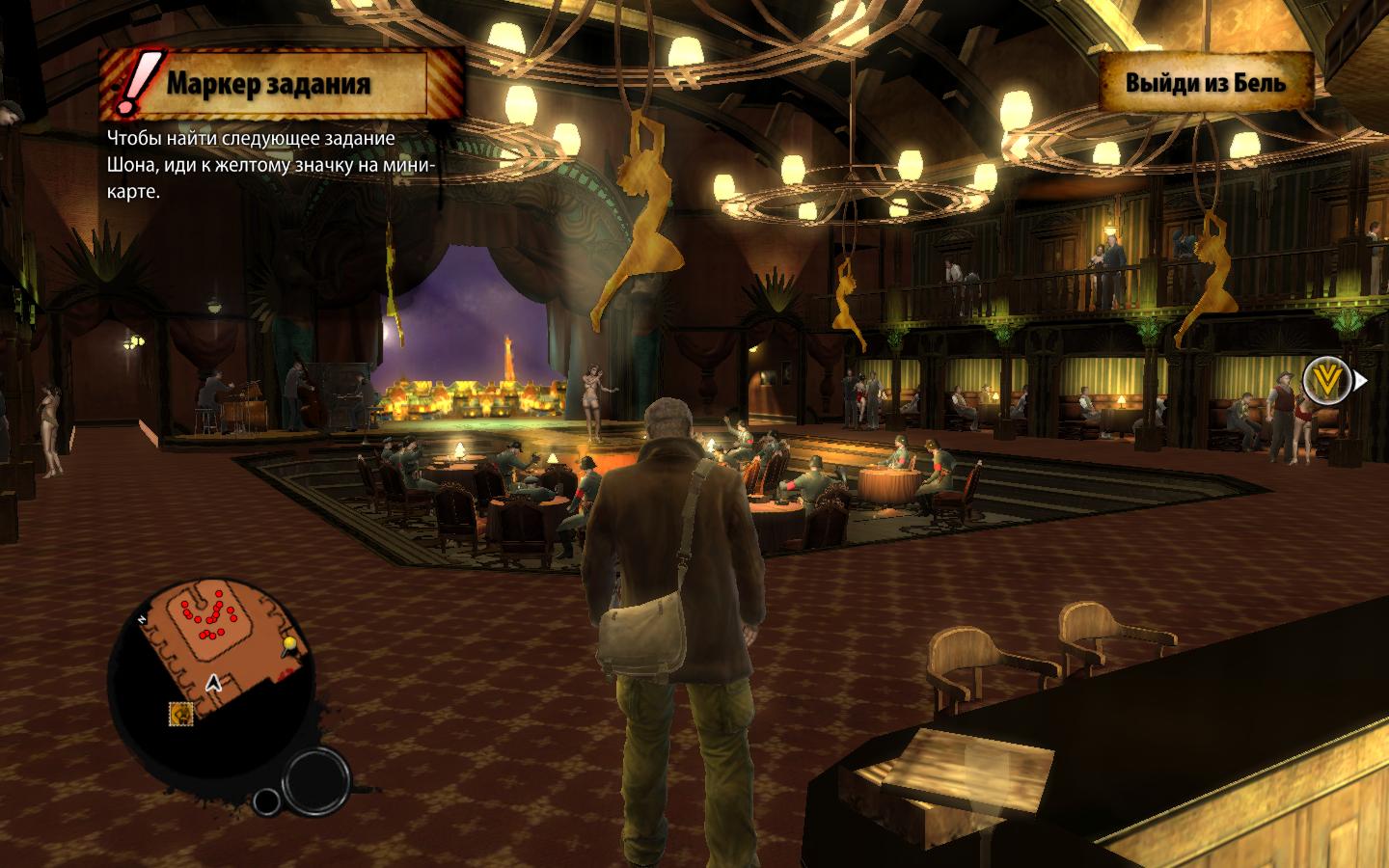Click the small empty ring beside the minimap
The width and height of the screenshot is (1389, 868).
coord(267,801)
